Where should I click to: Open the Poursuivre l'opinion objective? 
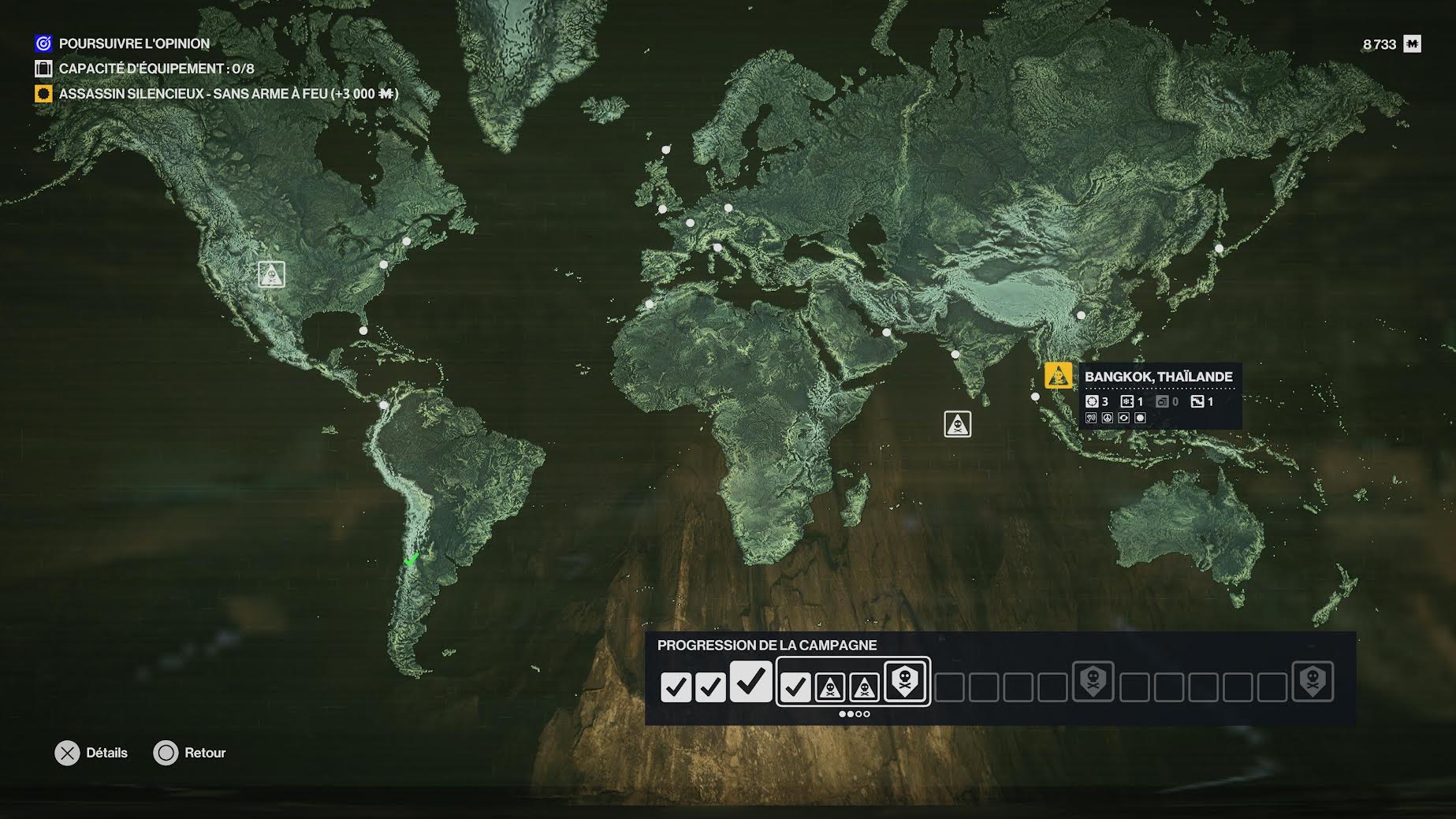[x=134, y=43]
